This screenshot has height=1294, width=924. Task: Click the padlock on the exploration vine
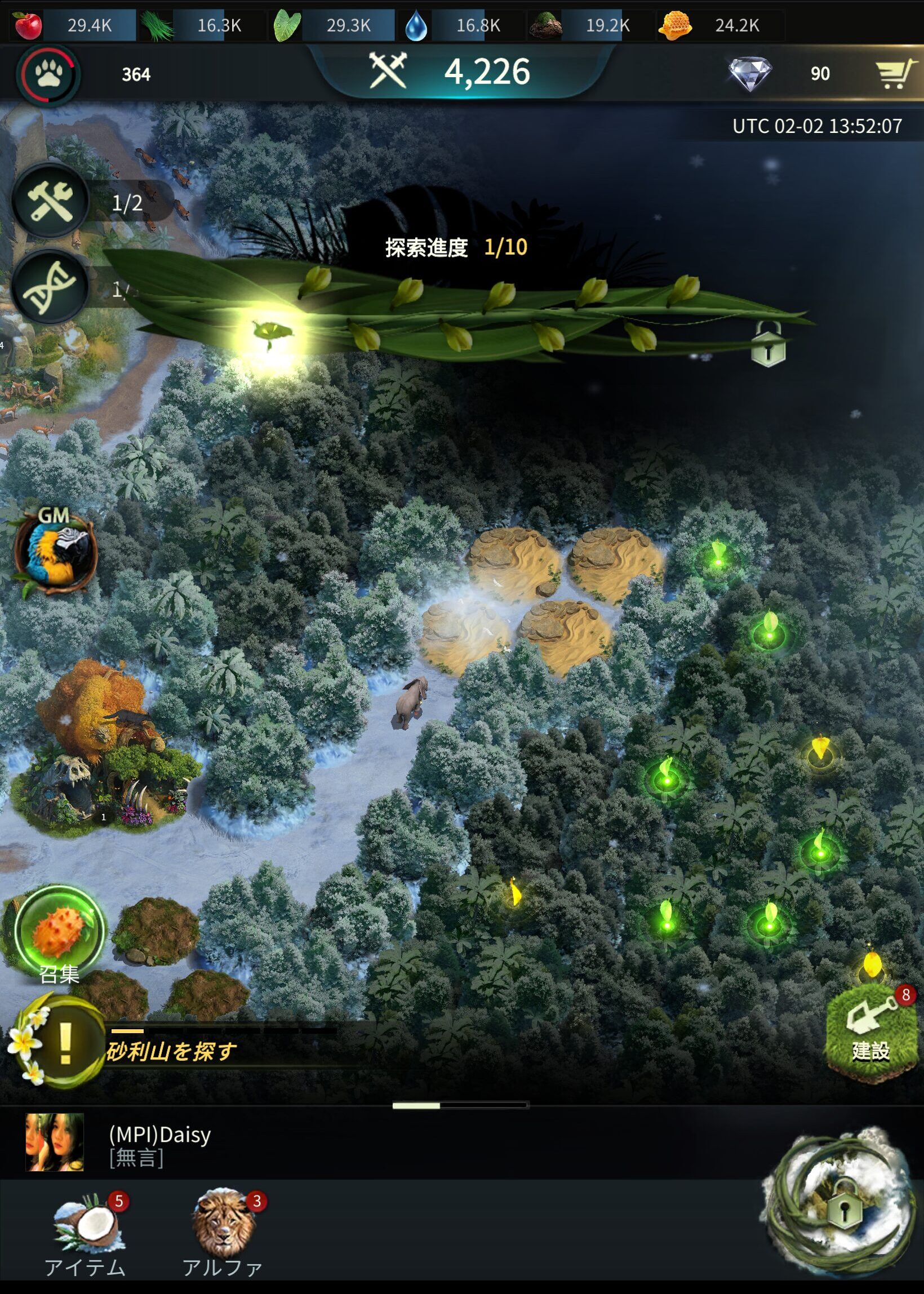tap(768, 345)
